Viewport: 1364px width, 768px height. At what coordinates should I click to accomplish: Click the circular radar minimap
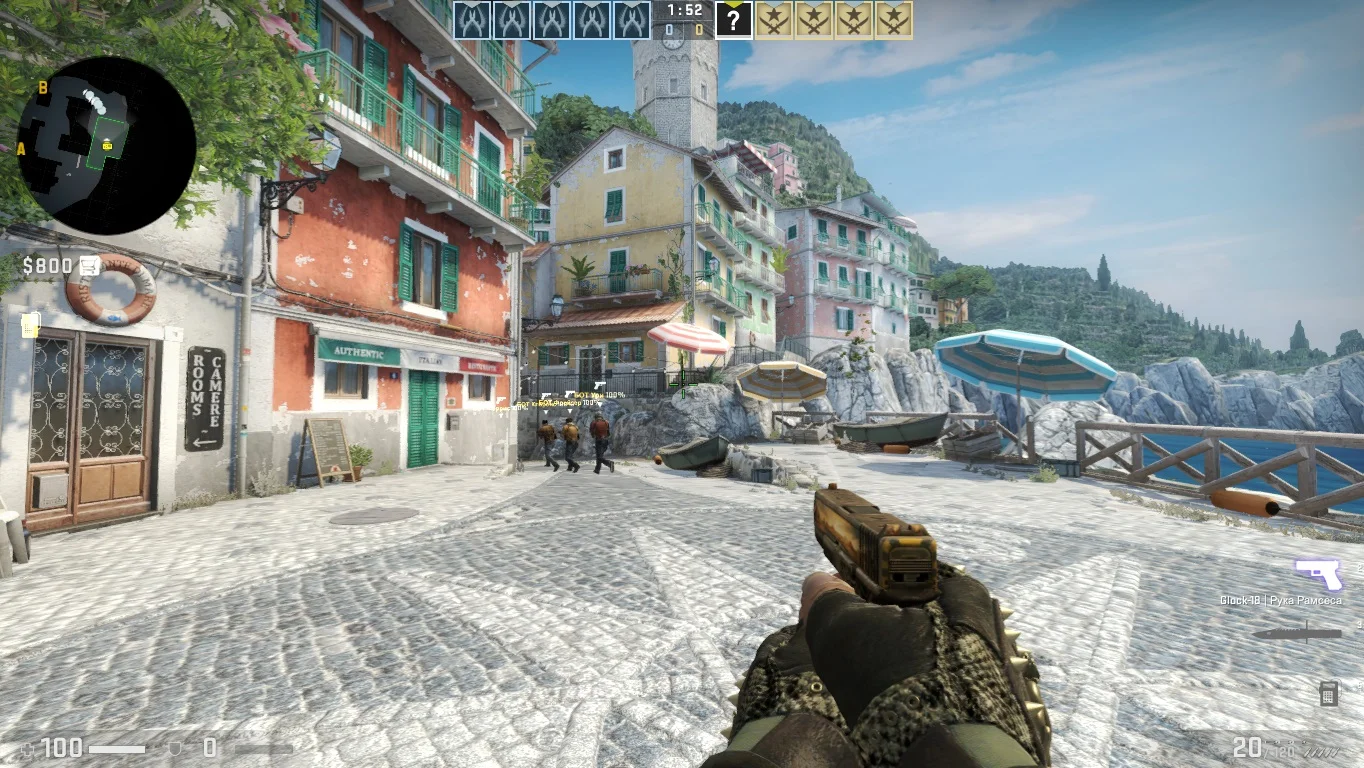pos(106,145)
